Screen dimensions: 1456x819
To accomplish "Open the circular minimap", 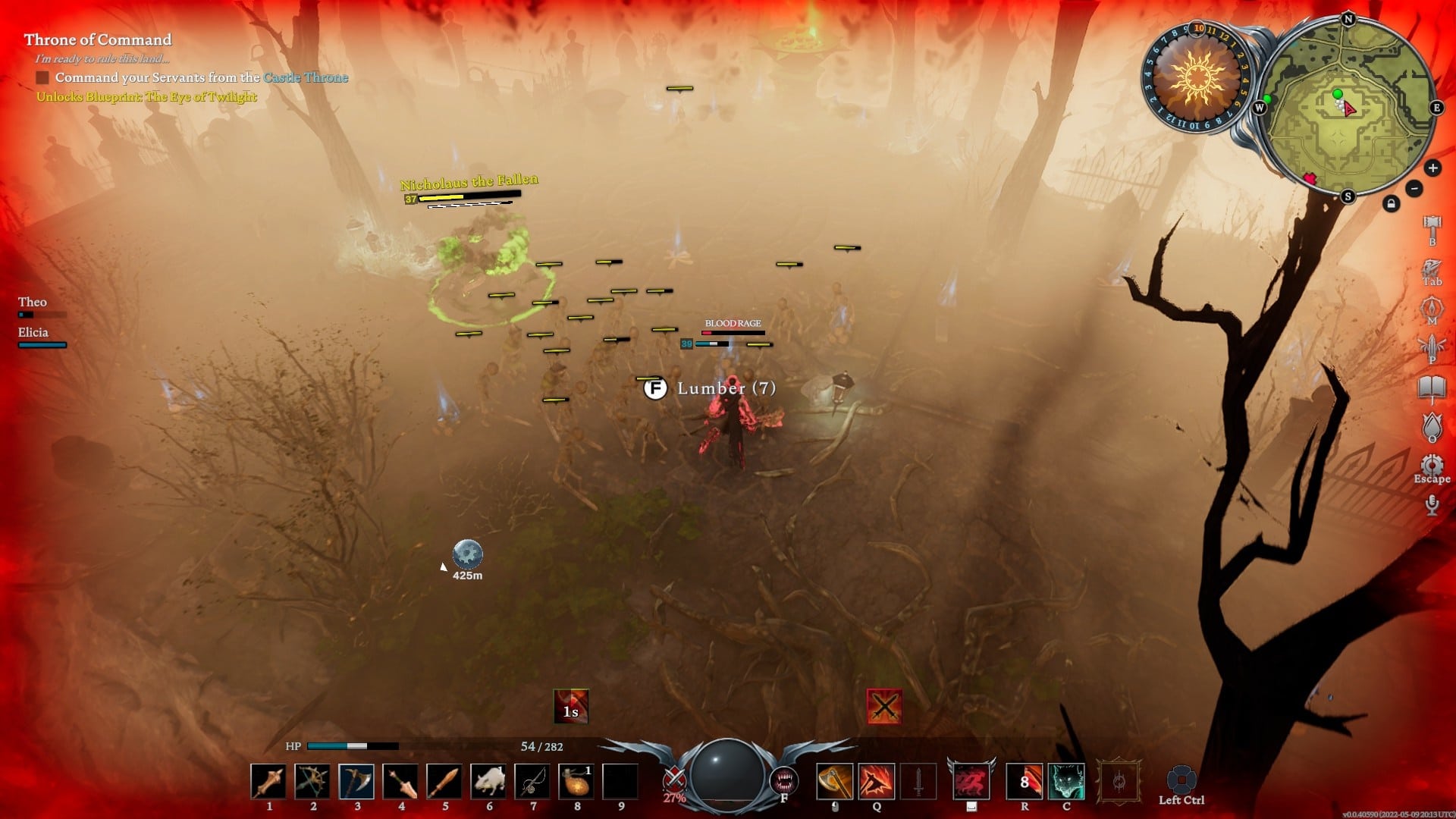I will [x=1348, y=107].
